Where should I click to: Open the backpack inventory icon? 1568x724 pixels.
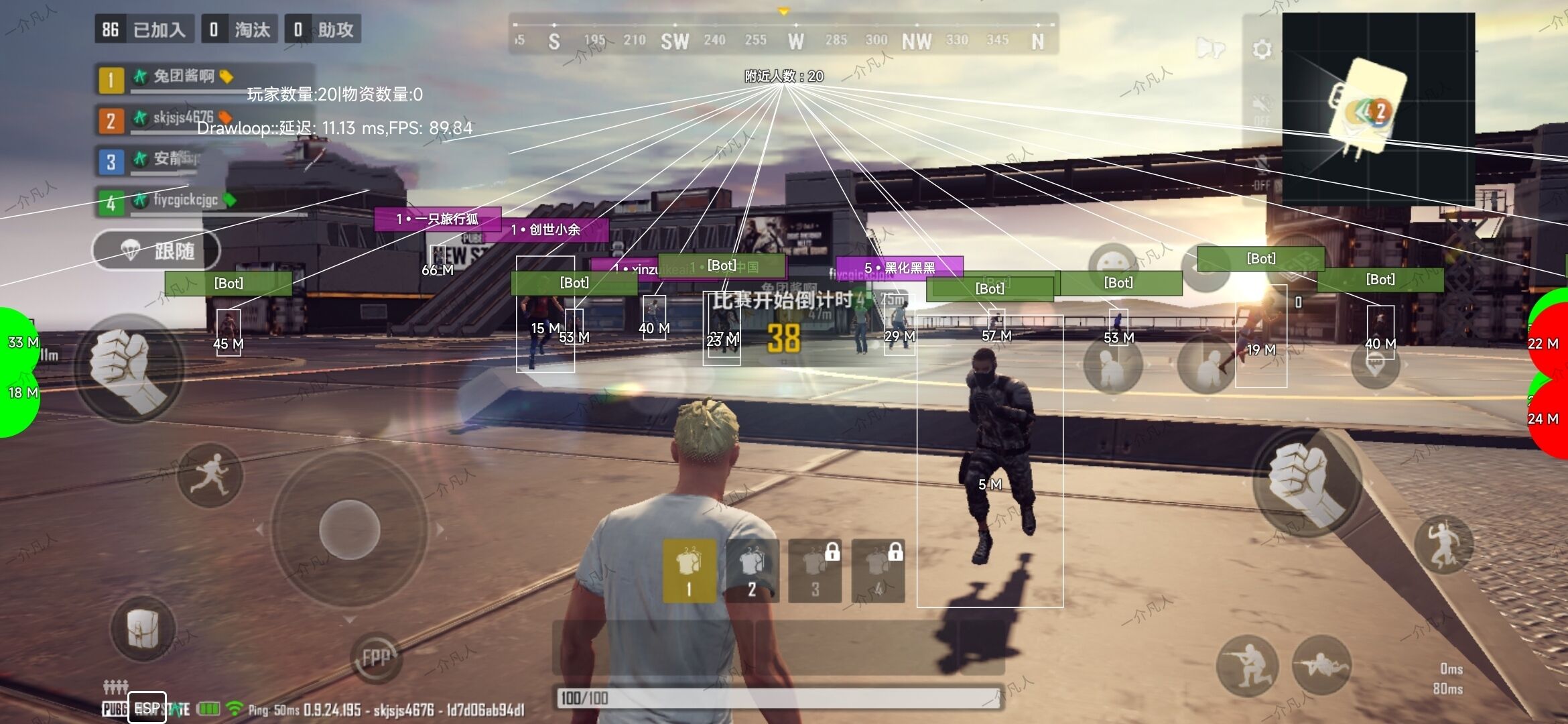143,629
